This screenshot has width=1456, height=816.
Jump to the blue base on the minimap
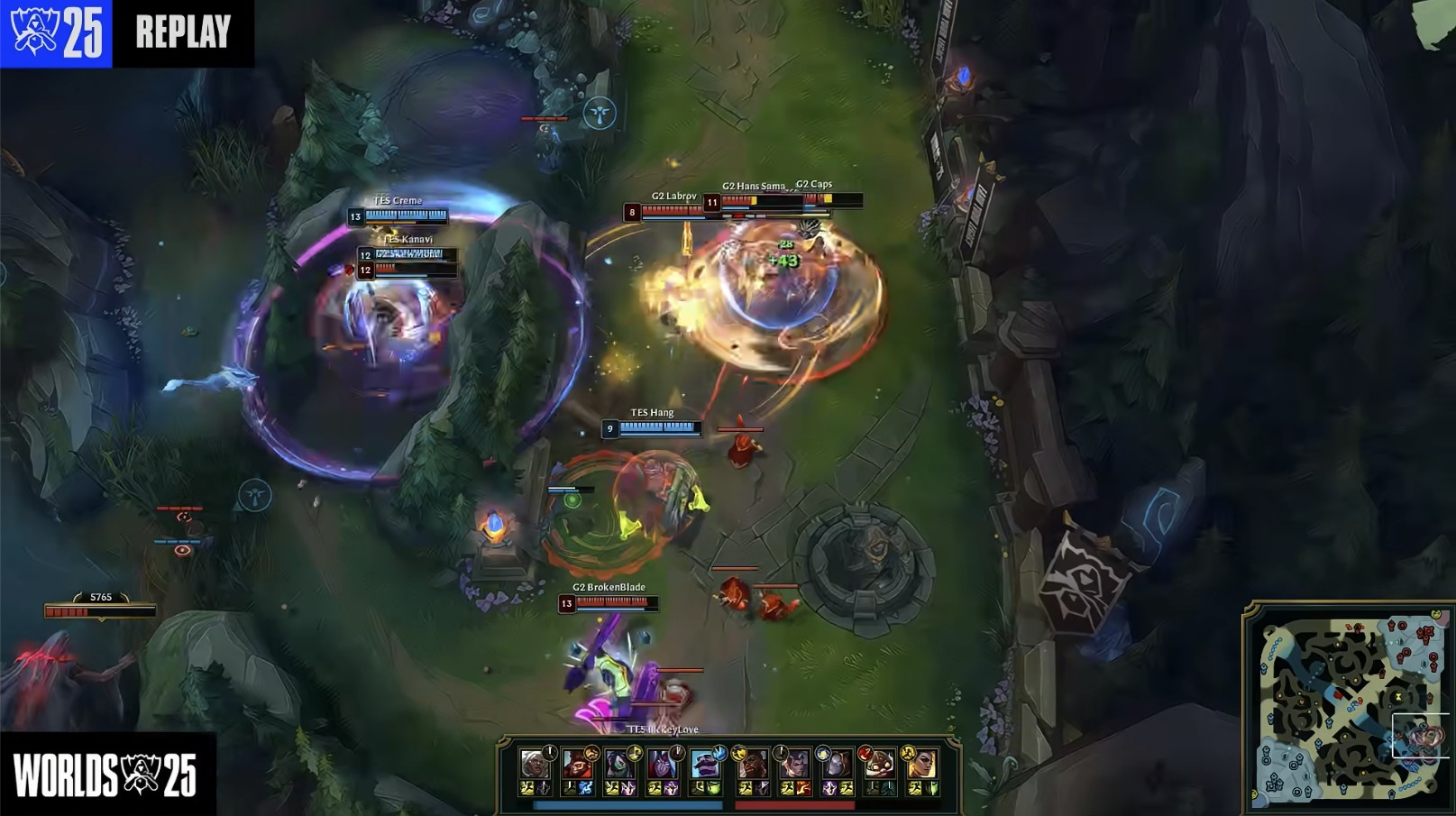pos(1278,779)
